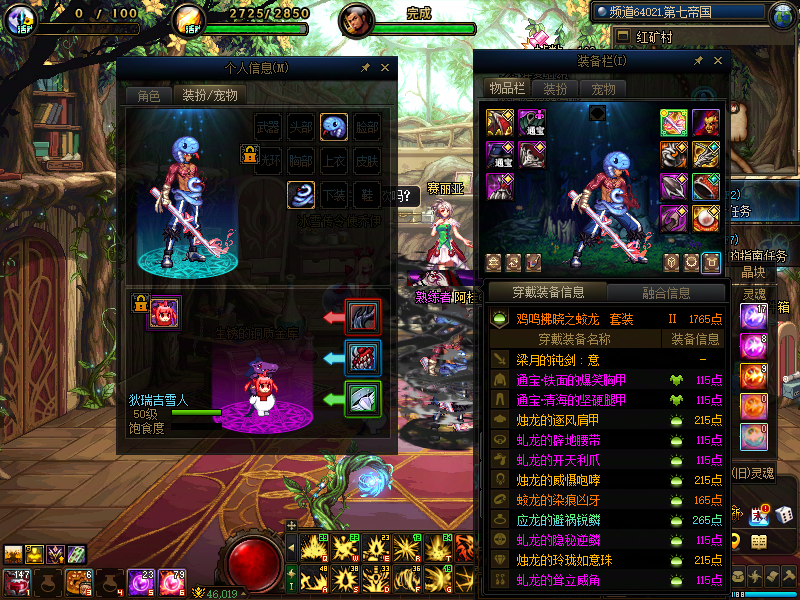Open the 物品栏 tab
The image size is (800, 600).
[506, 88]
